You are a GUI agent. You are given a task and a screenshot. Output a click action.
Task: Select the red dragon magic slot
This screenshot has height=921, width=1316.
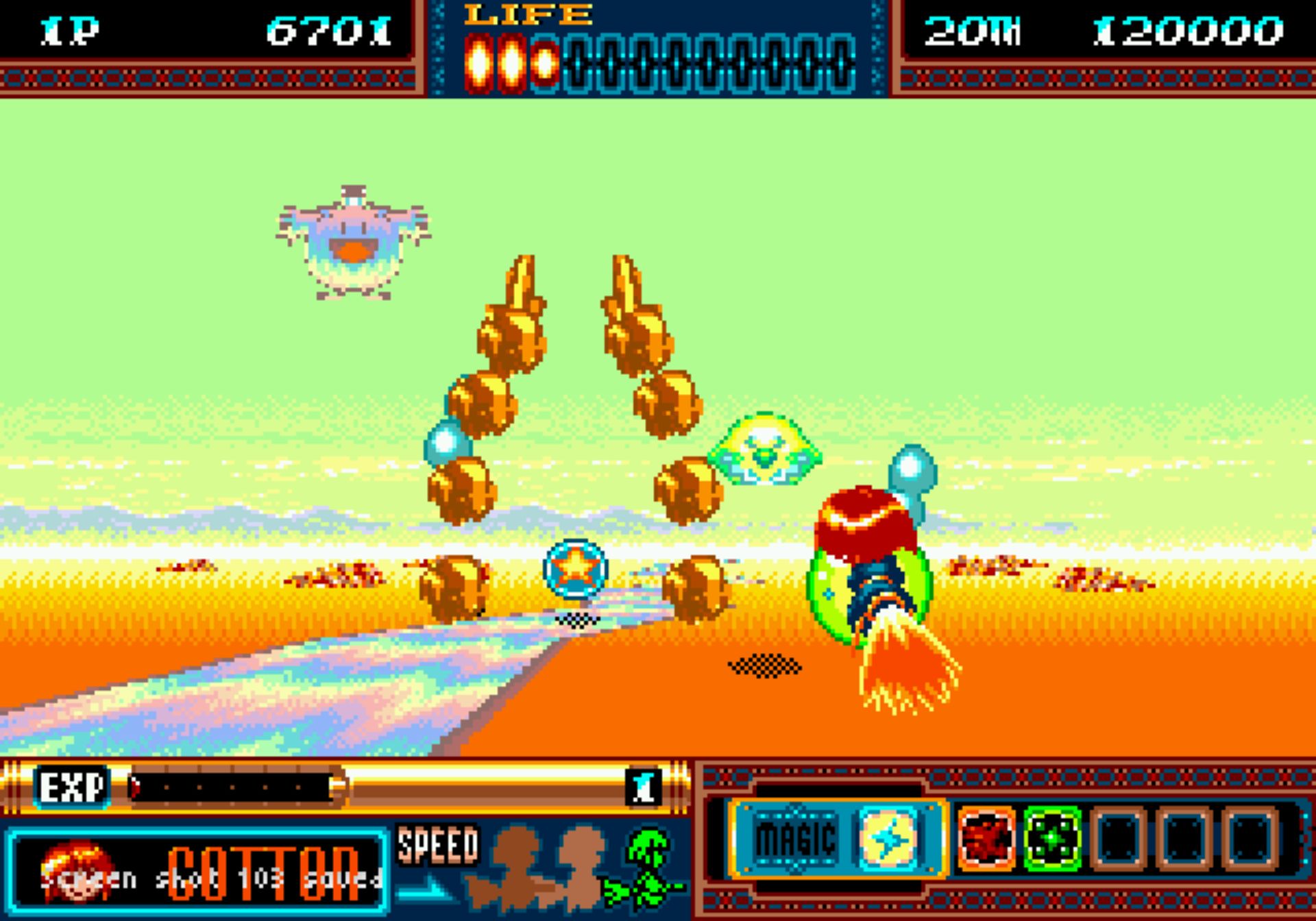click(x=986, y=838)
